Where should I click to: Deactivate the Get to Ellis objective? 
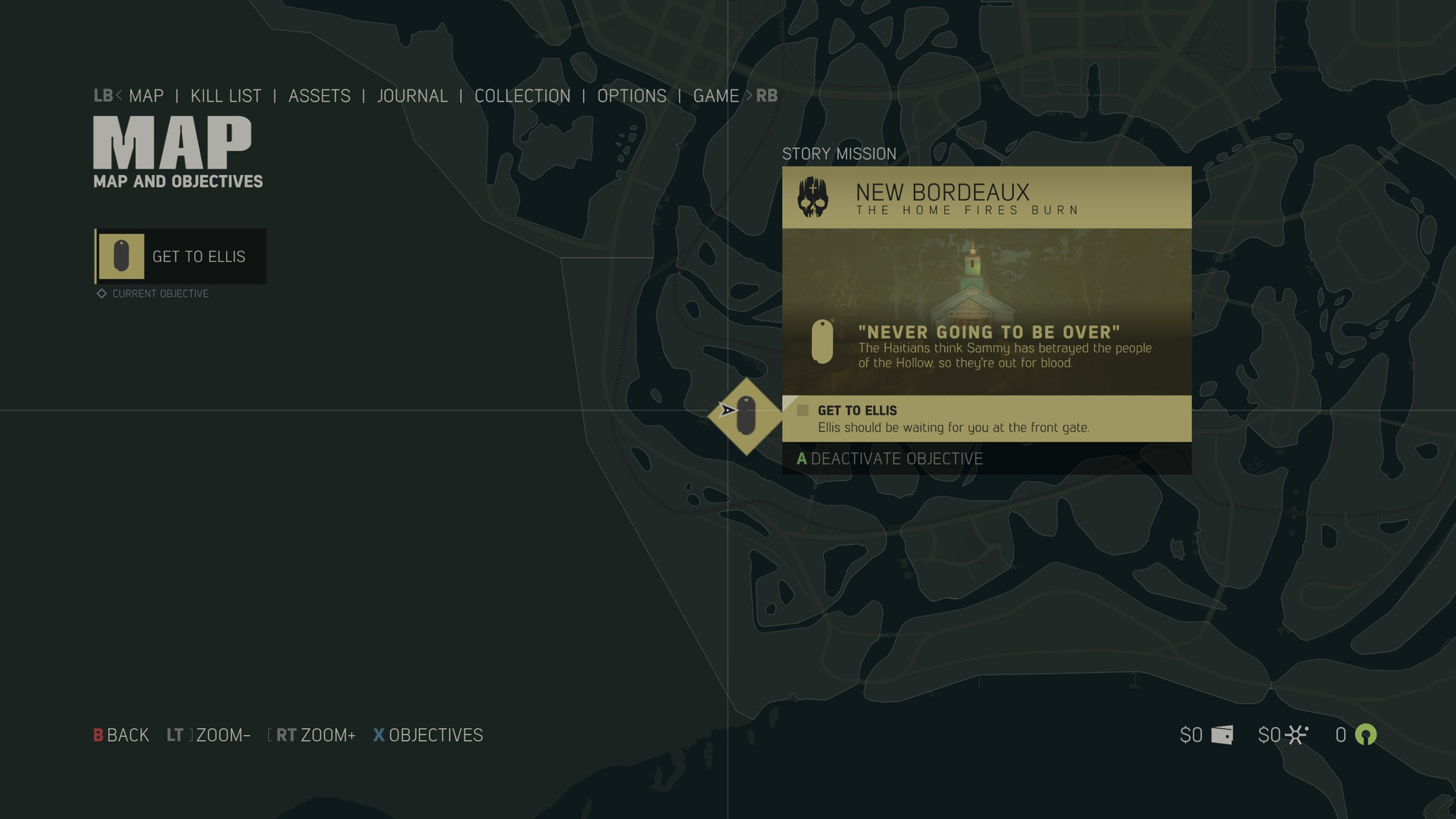(889, 459)
